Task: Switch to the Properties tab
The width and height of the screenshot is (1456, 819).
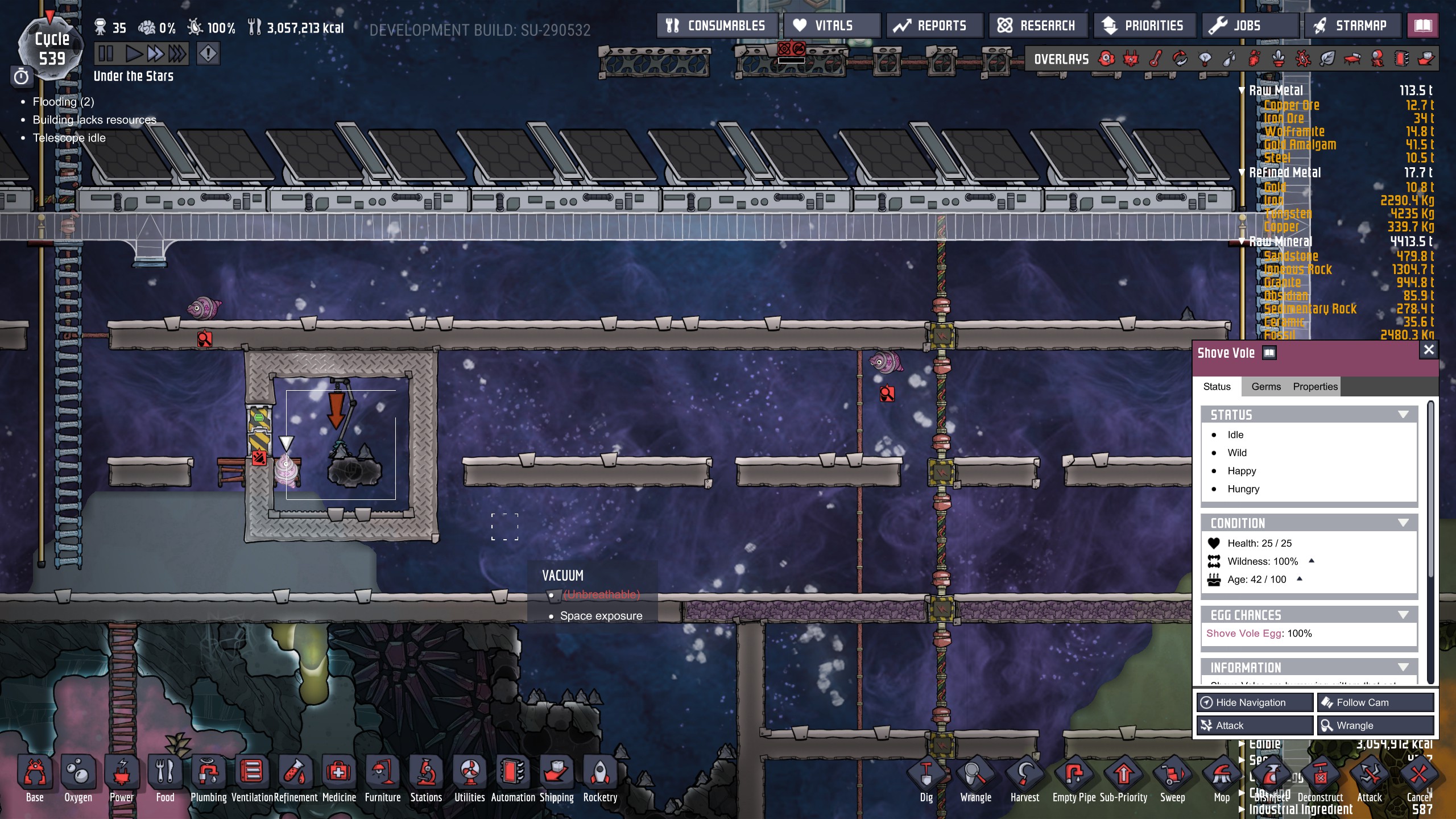Action: pos(1317,386)
